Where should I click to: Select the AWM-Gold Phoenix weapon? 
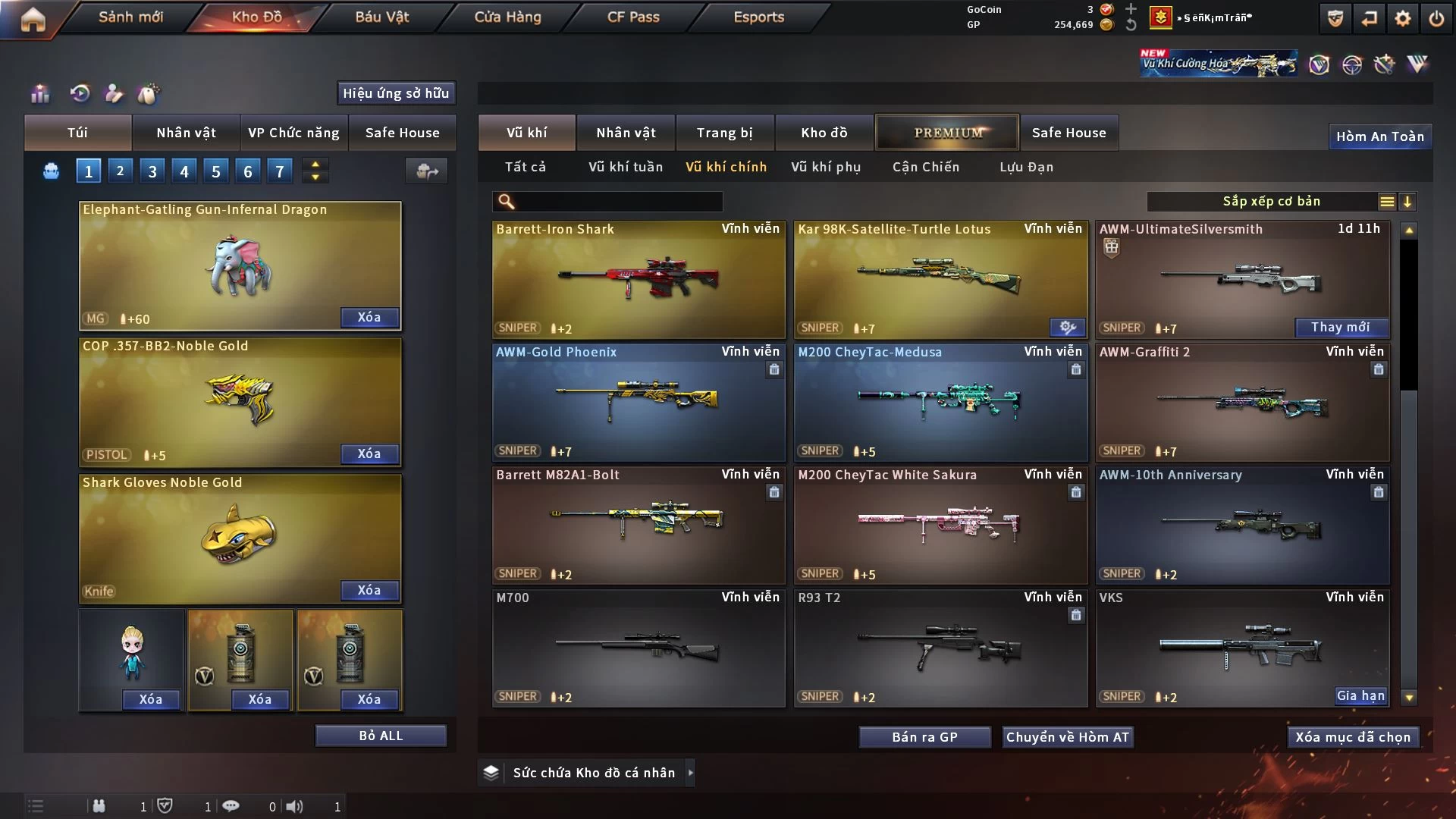[638, 402]
